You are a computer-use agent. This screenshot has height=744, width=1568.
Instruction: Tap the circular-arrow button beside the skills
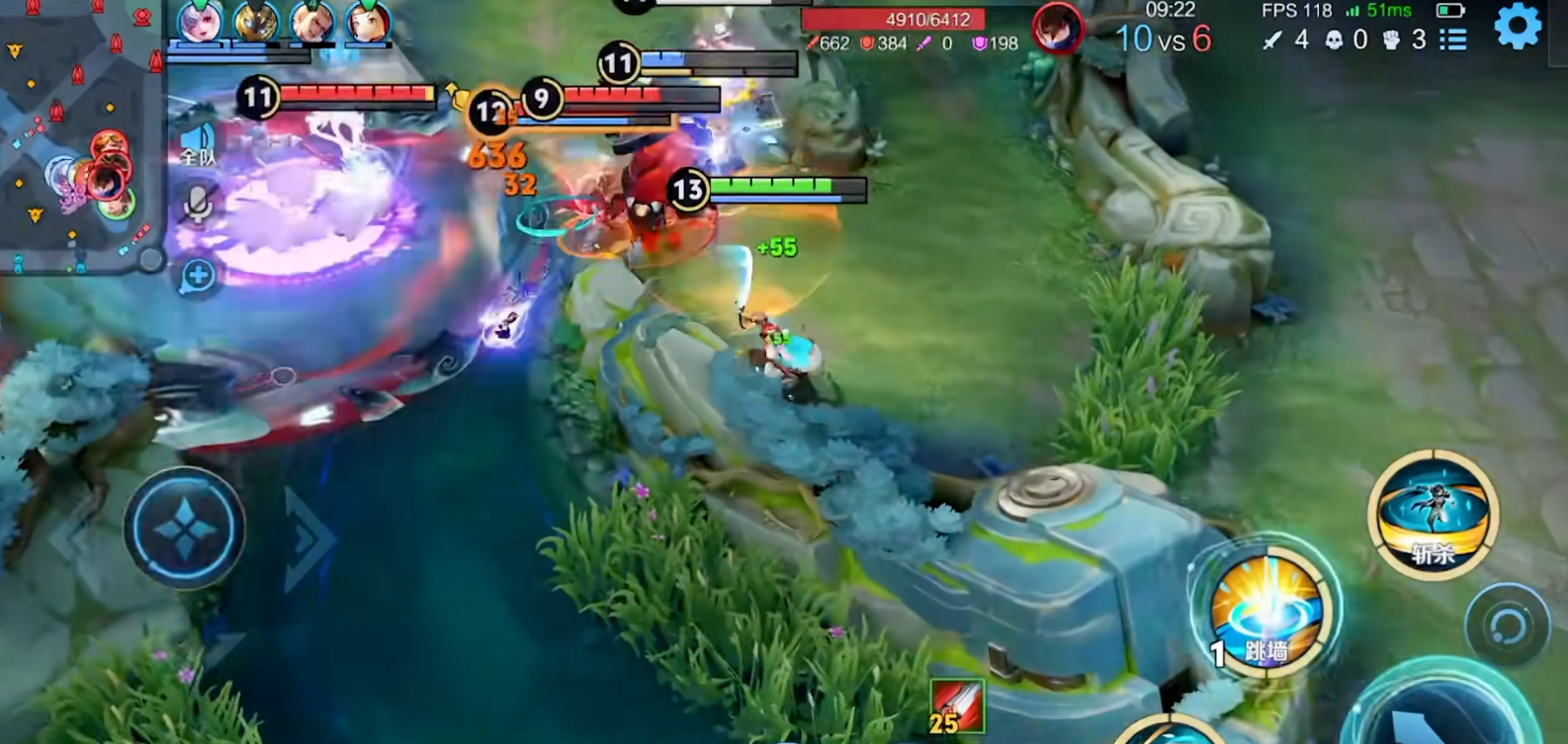[1507, 625]
